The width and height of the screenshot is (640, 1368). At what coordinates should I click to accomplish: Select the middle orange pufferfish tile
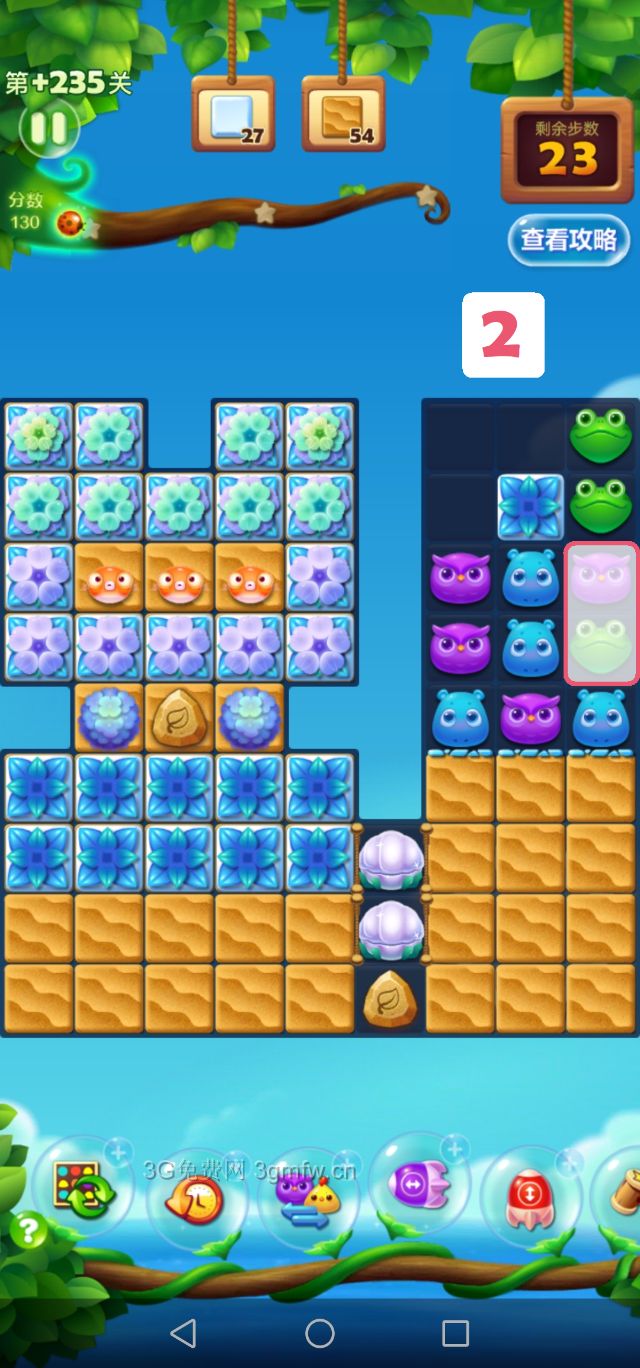pyautogui.click(x=180, y=581)
